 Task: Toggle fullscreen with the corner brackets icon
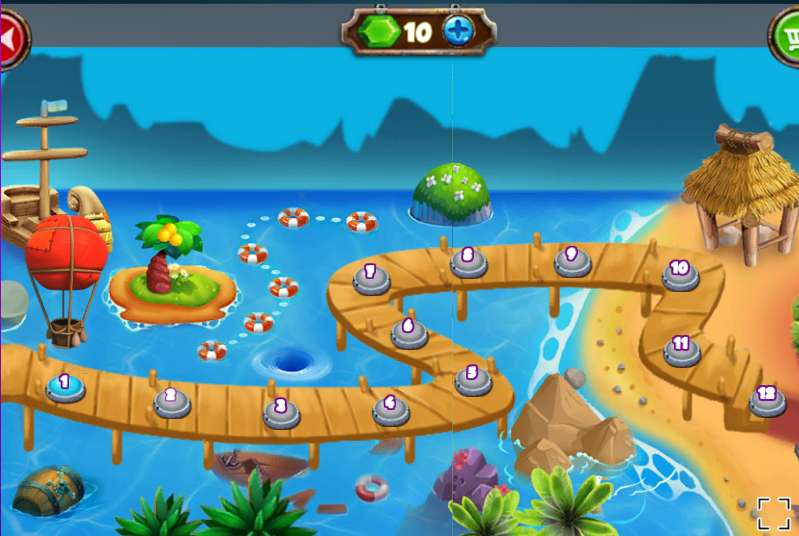(x=773, y=512)
